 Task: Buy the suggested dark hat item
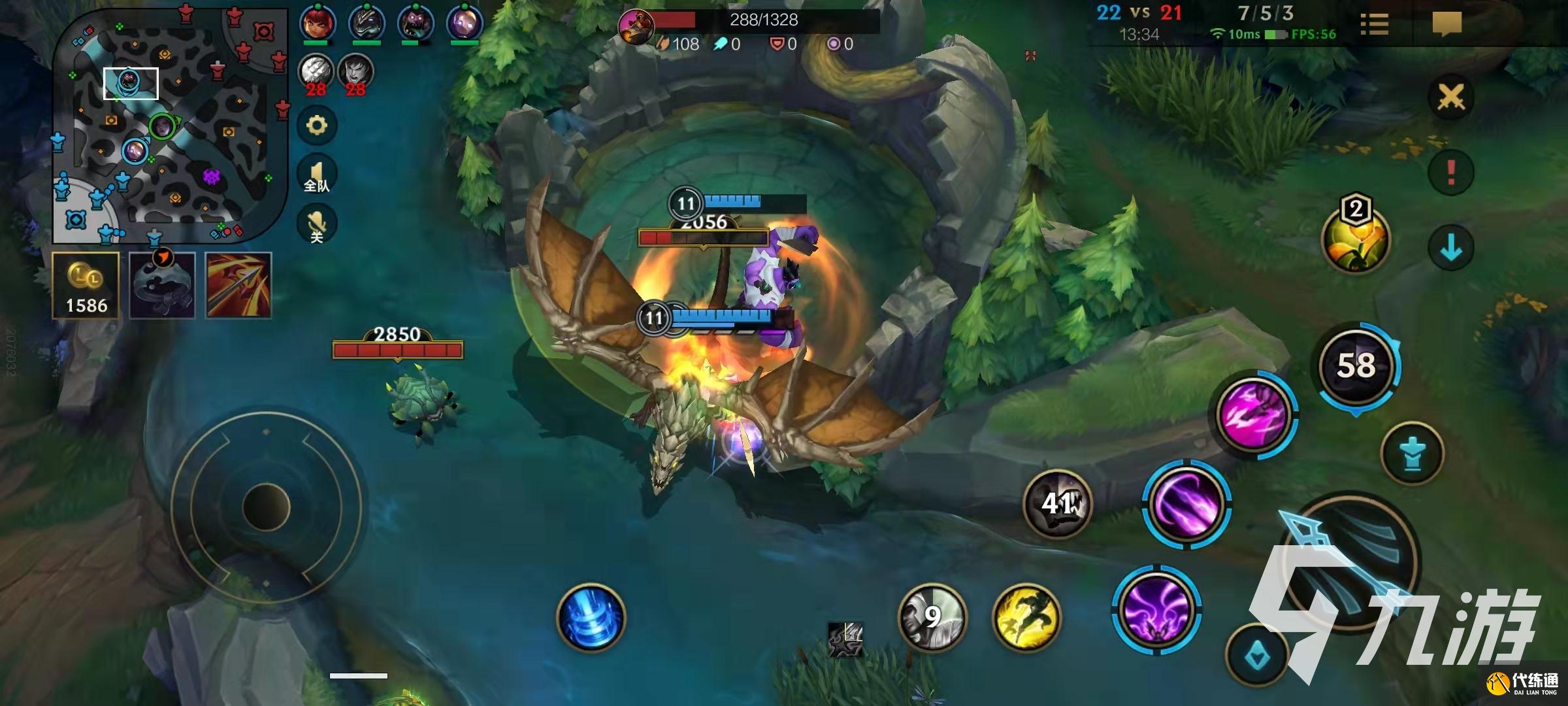point(162,286)
